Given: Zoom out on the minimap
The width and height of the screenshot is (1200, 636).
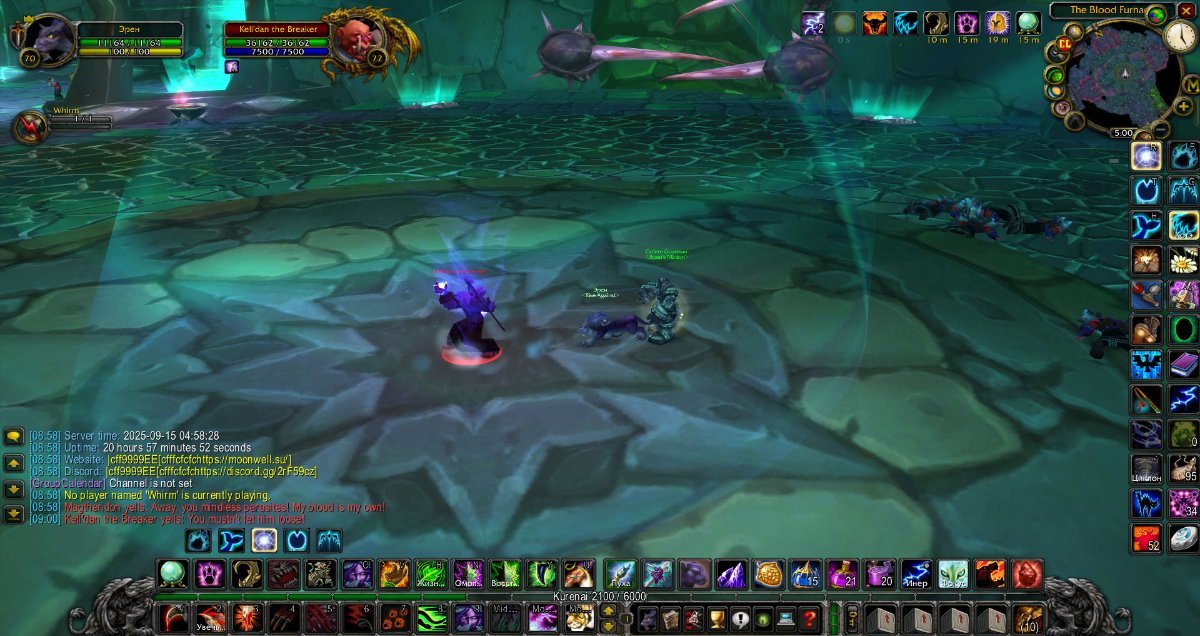Looking at the screenshot, I should [1161, 126].
